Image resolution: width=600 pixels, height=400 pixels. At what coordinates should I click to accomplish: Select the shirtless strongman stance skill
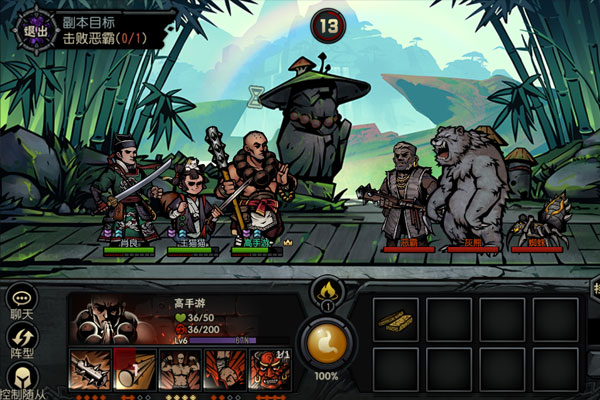pyautogui.click(x=178, y=370)
